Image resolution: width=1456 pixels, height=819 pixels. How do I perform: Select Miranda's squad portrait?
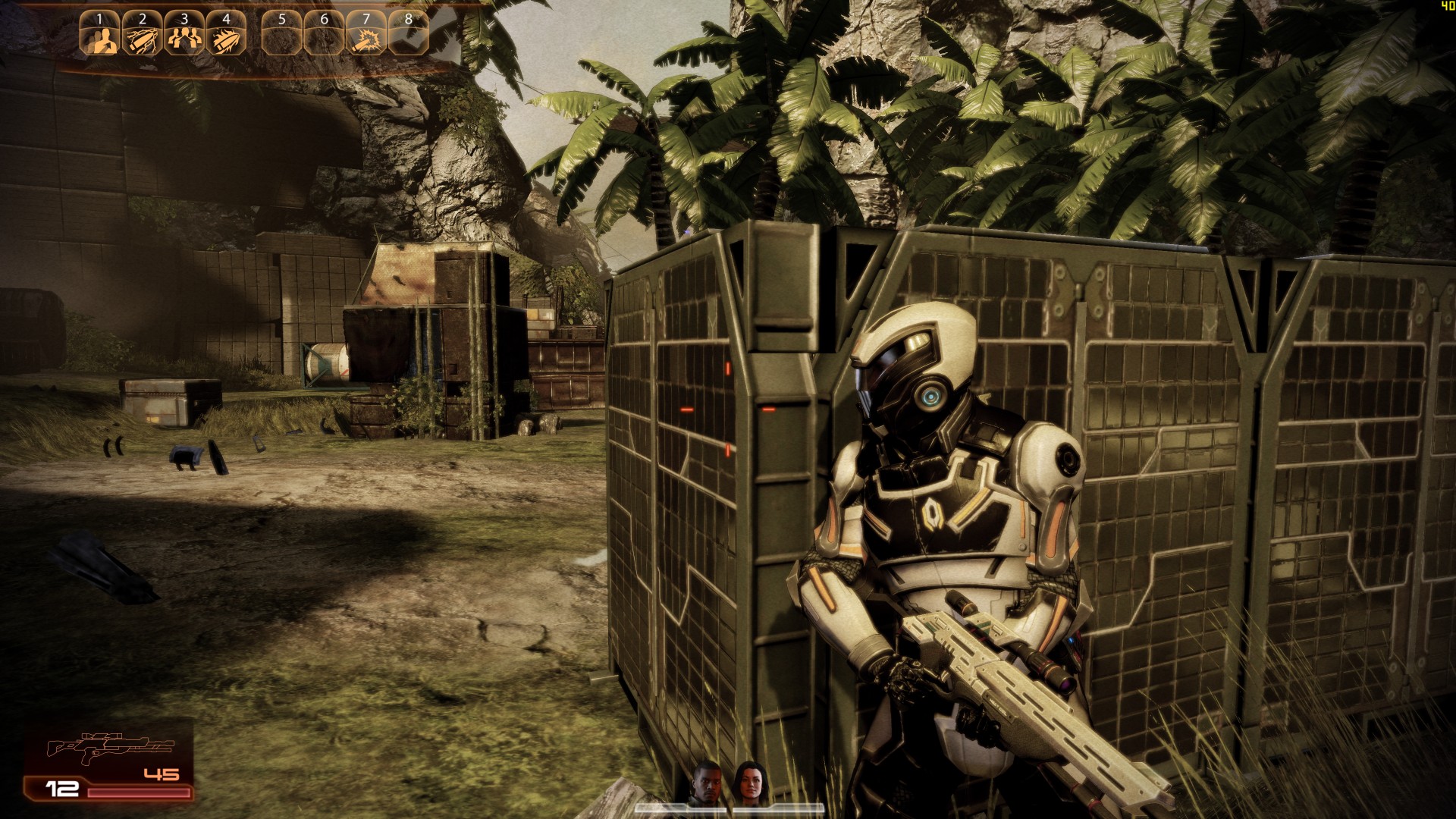pyautogui.click(x=748, y=781)
